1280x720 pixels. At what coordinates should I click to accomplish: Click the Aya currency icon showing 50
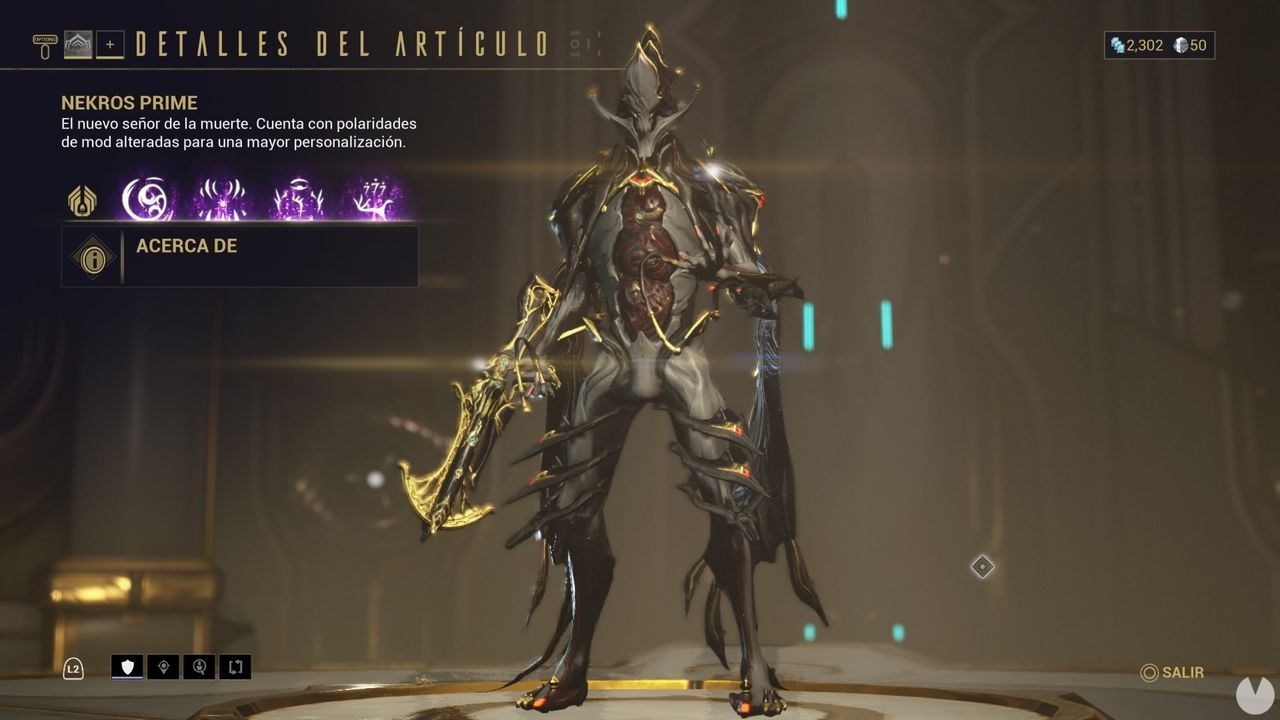coord(1182,44)
